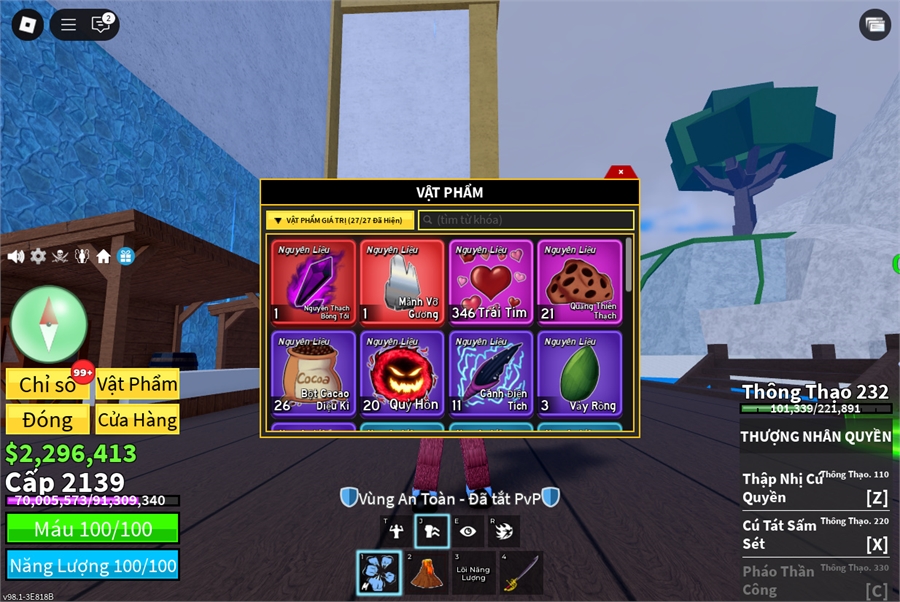900x602 pixels.
Task: Click the Vật Phẩm button
Action: click(x=138, y=384)
